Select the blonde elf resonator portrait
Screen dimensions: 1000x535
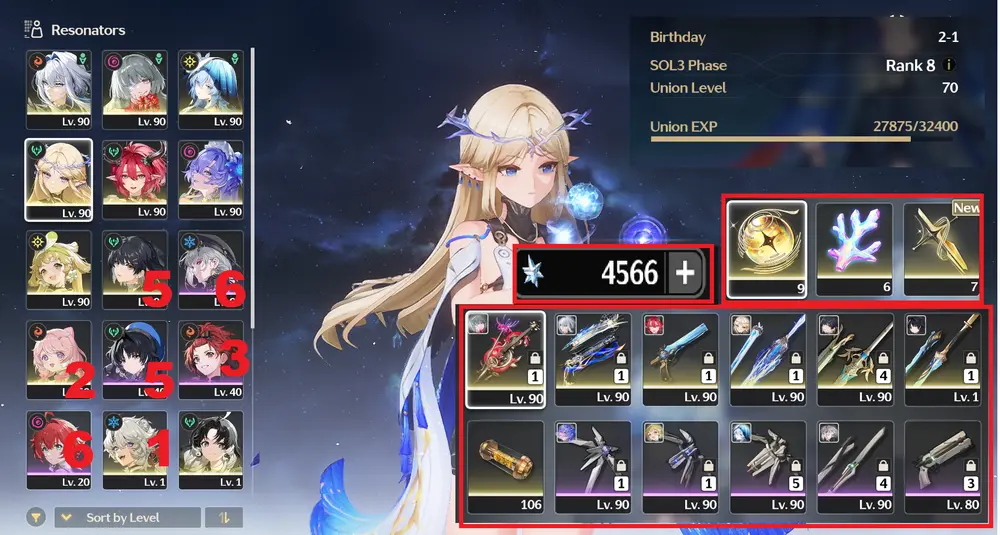coord(58,179)
